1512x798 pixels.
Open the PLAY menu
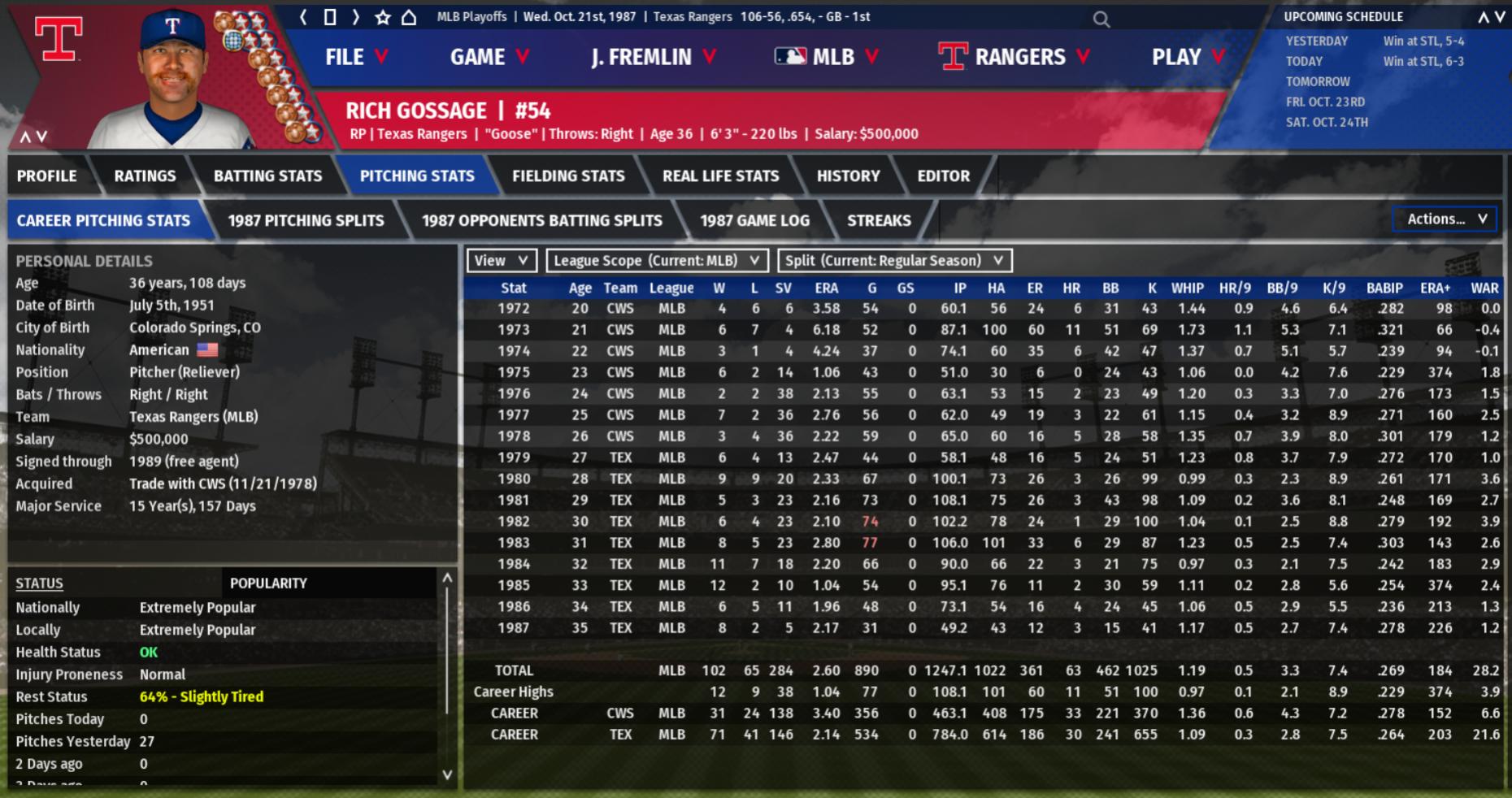[x=1188, y=57]
